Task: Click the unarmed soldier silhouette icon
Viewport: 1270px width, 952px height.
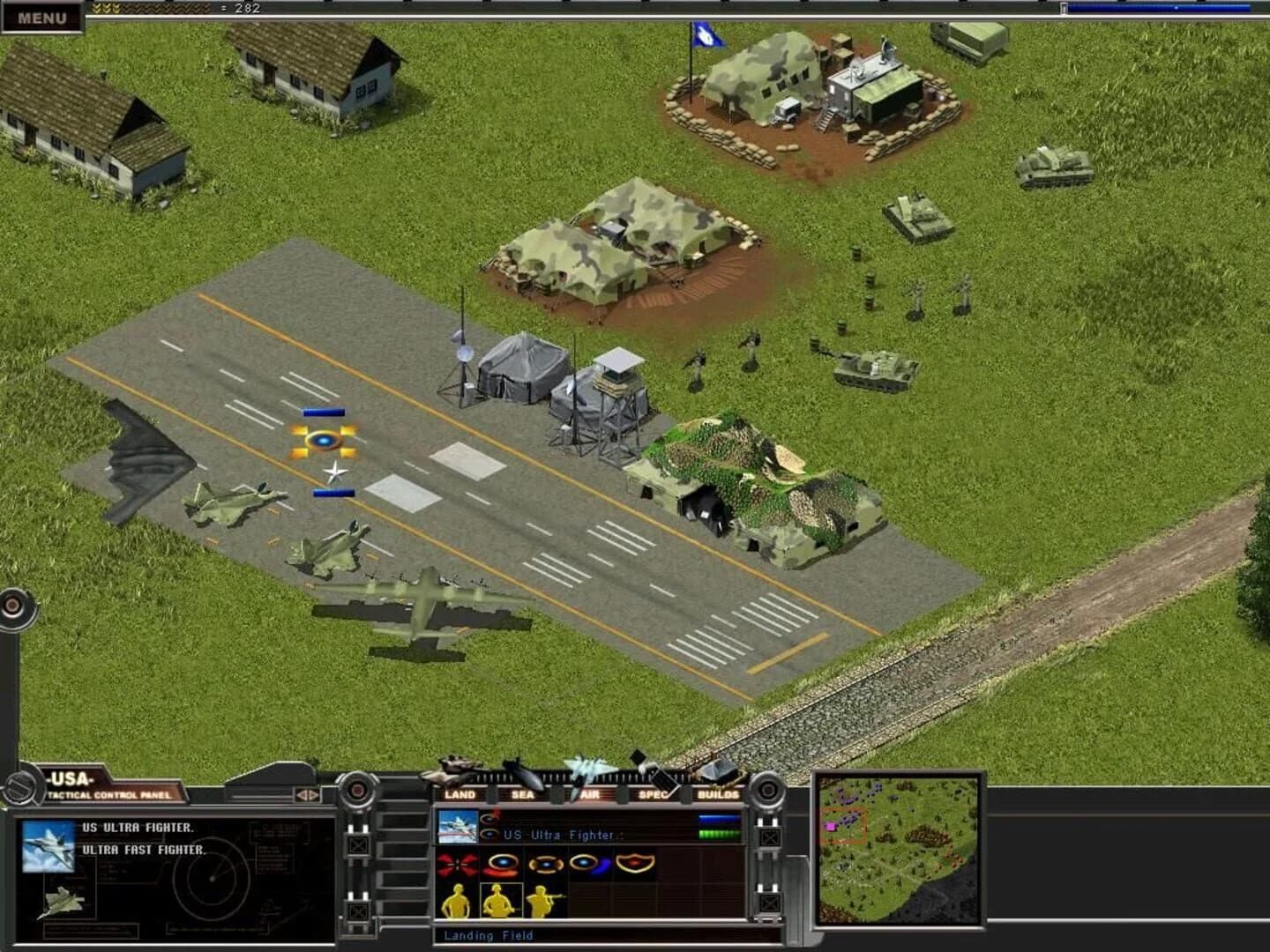Action: tap(457, 902)
